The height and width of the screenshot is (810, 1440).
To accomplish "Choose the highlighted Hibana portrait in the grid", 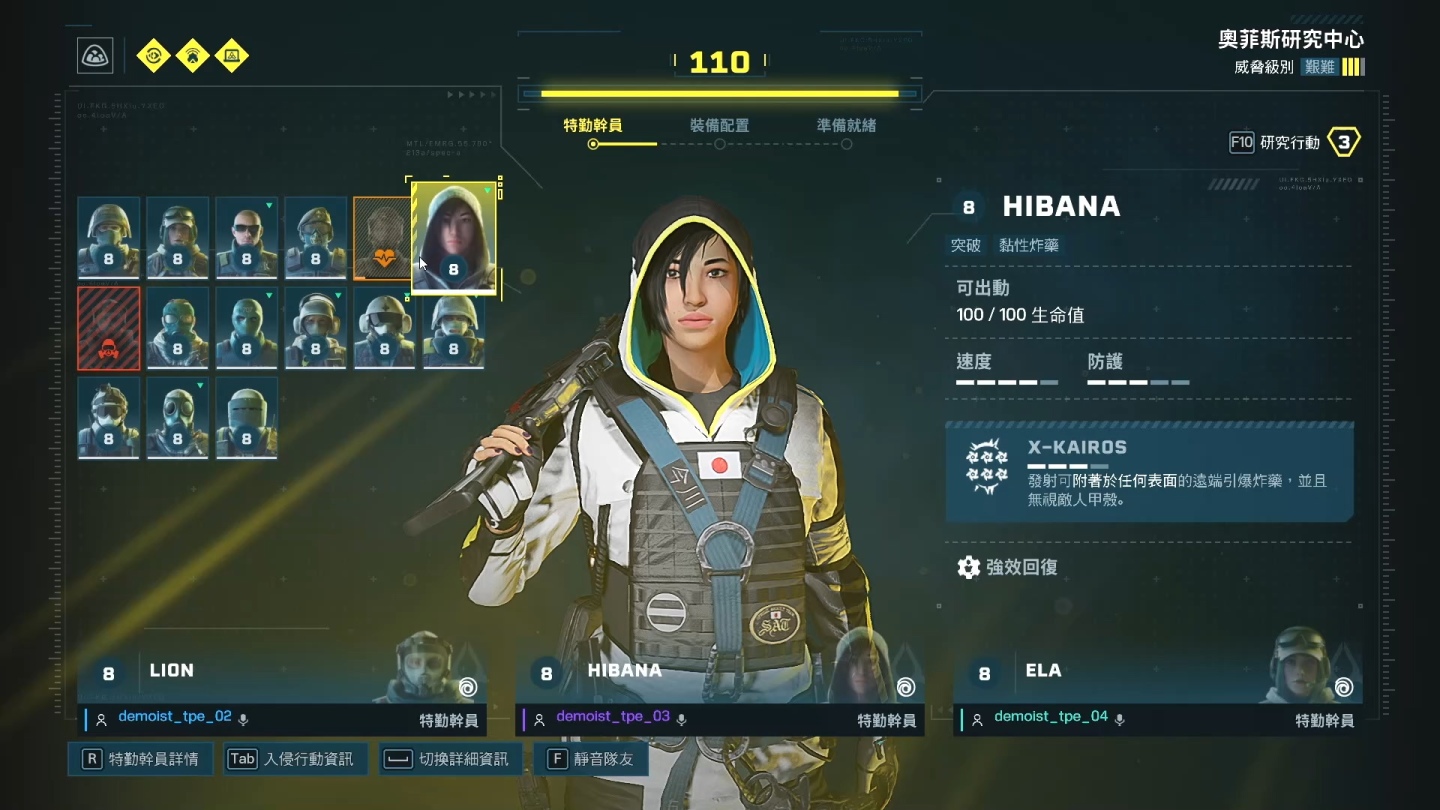I will [454, 238].
